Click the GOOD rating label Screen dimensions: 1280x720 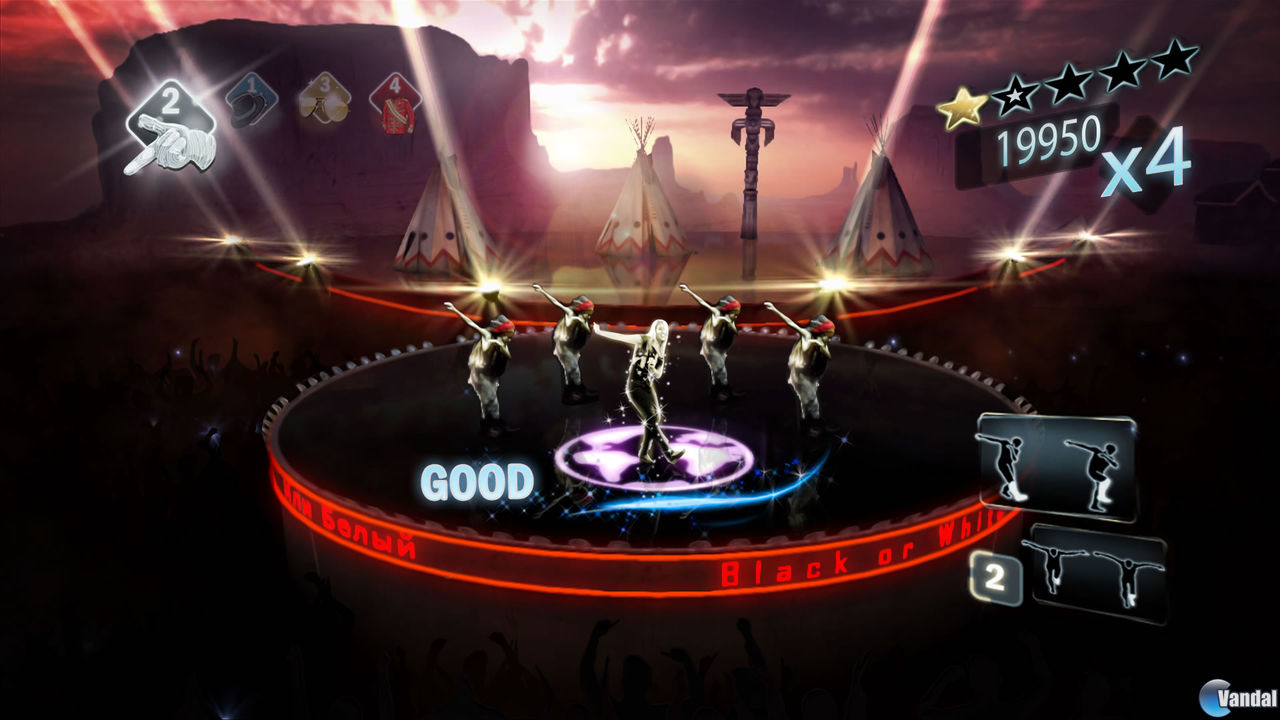(x=478, y=481)
